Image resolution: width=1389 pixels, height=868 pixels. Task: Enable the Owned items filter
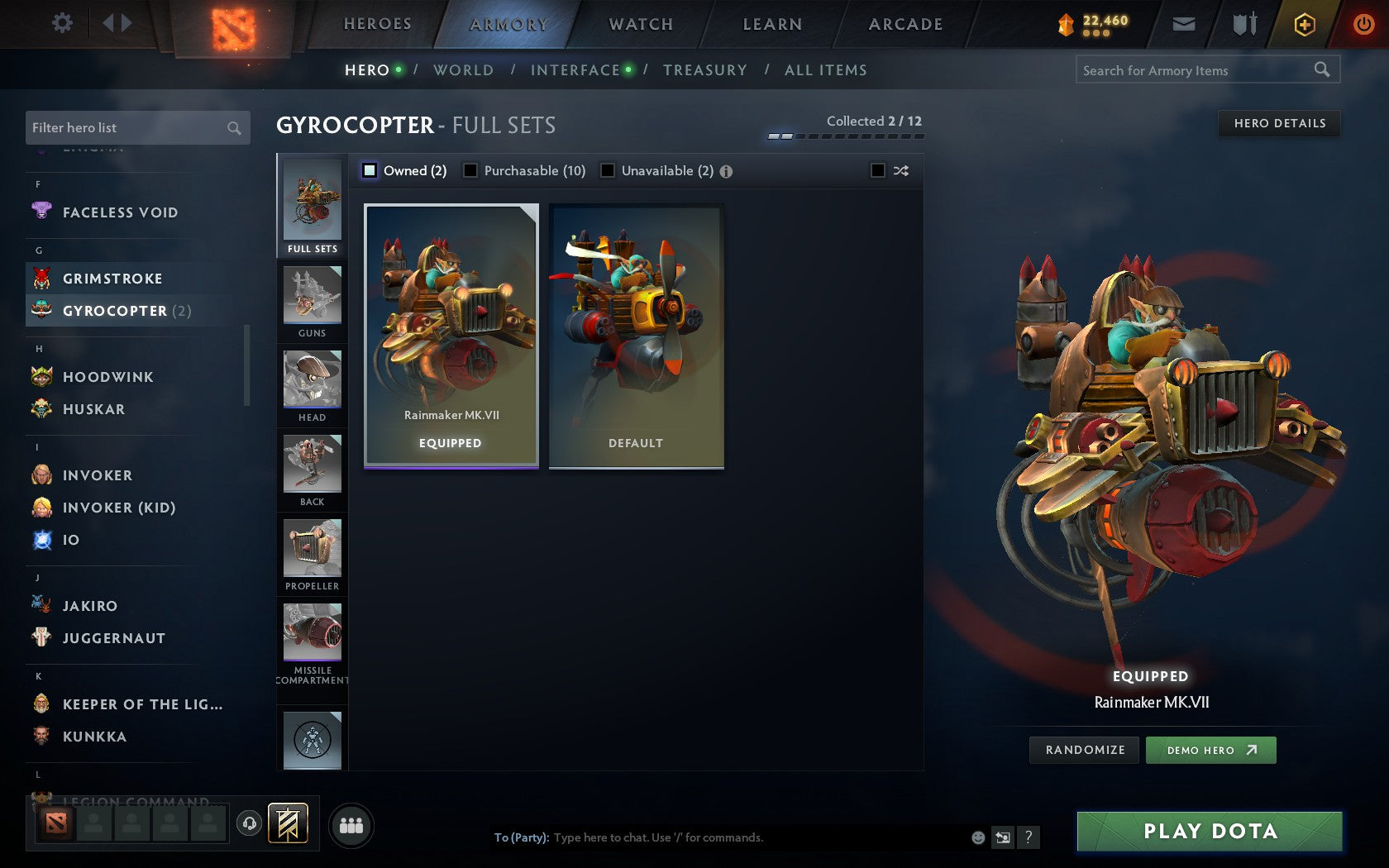pos(368,170)
